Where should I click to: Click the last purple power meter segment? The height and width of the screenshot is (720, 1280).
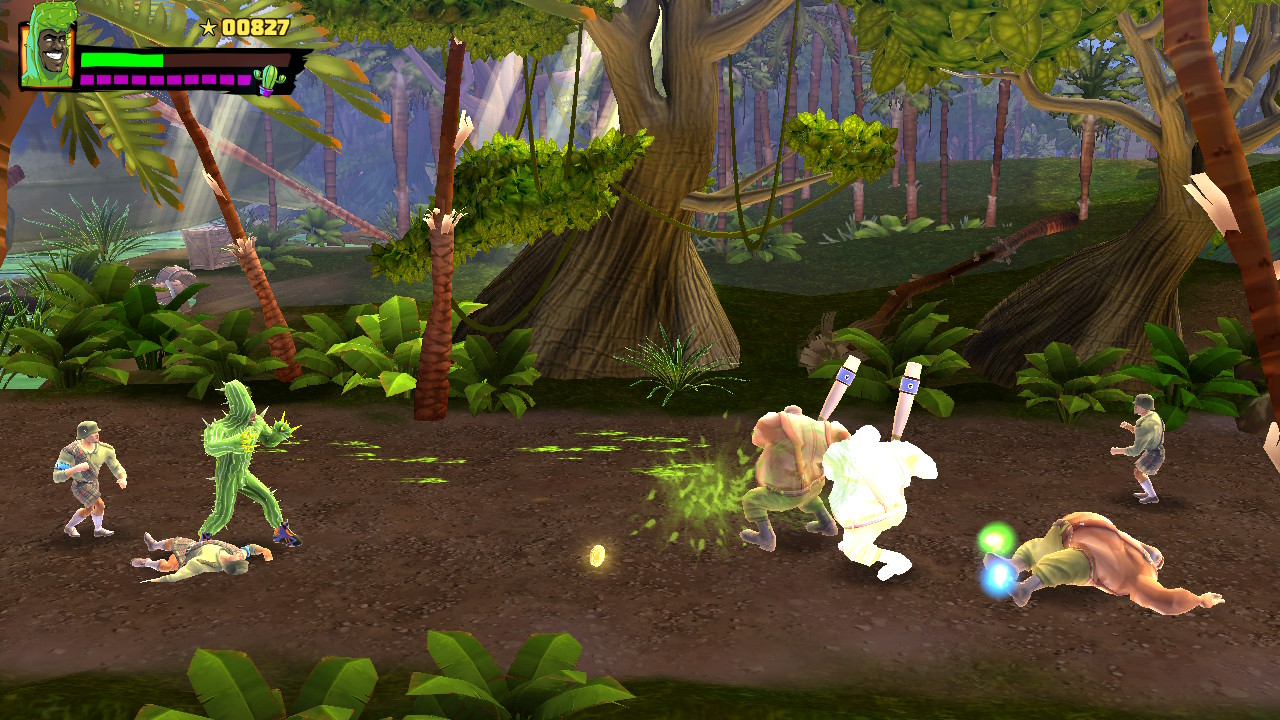(244, 79)
